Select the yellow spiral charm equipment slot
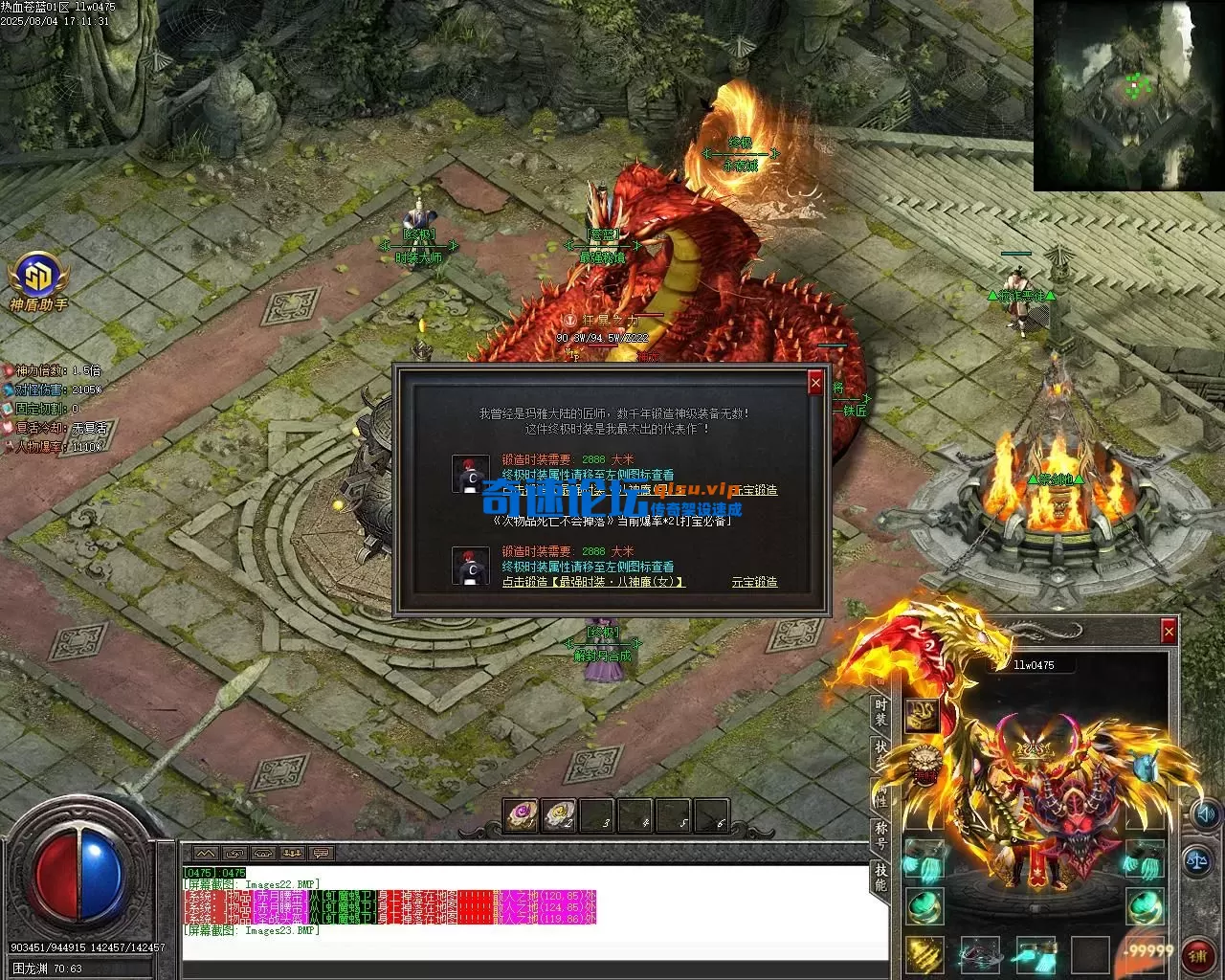Viewport: 1225px width, 980px height. click(x=923, y=952)
